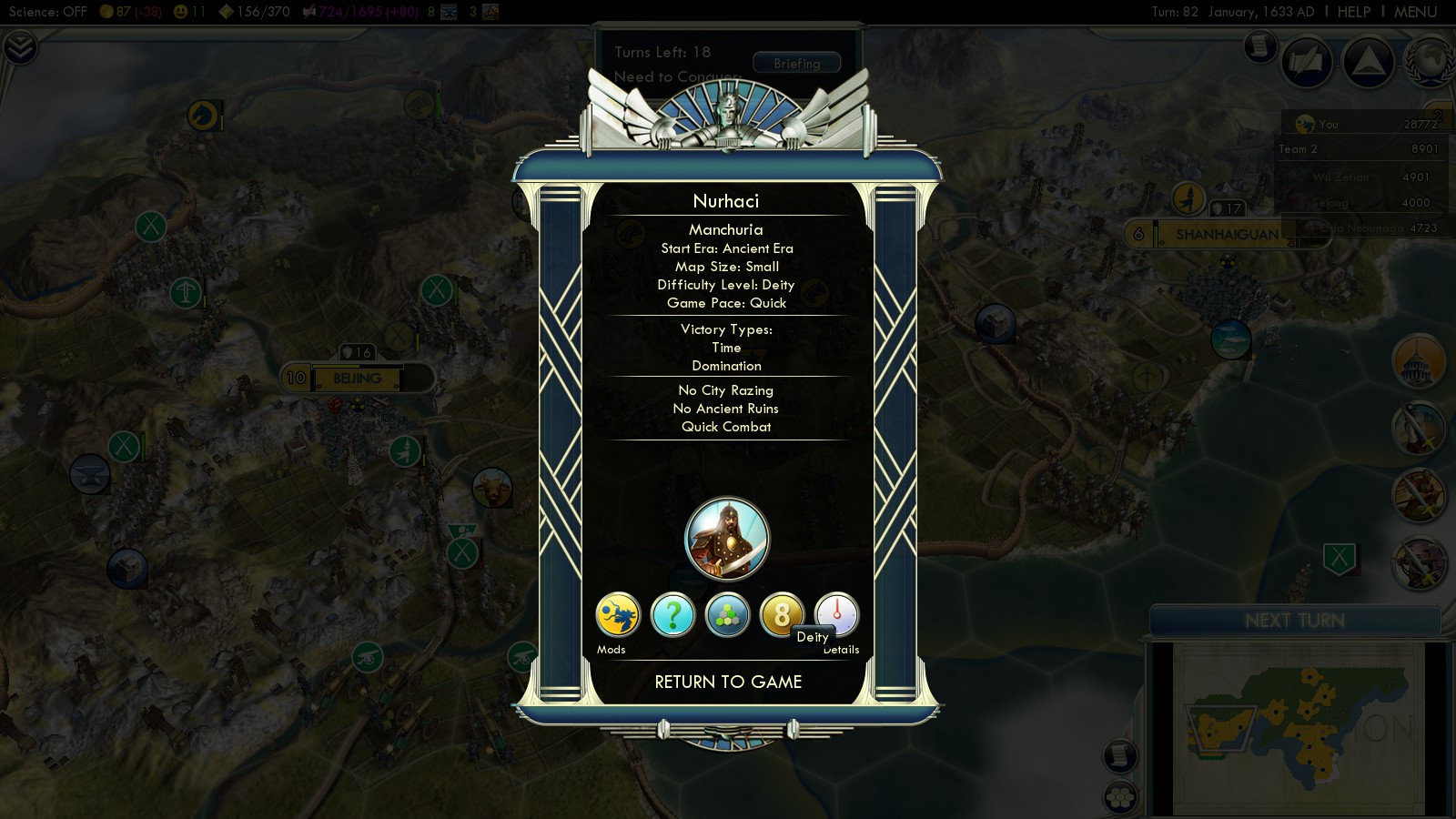Select the Shanhaiguan city banner
Viewport: 1456px width, 819px height.
click(x=1226, y=235)
